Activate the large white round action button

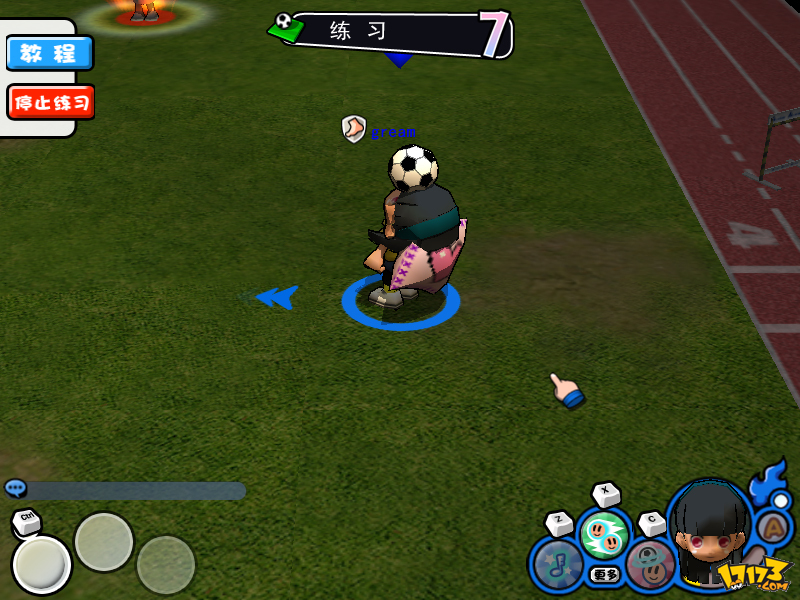[41, 565]
